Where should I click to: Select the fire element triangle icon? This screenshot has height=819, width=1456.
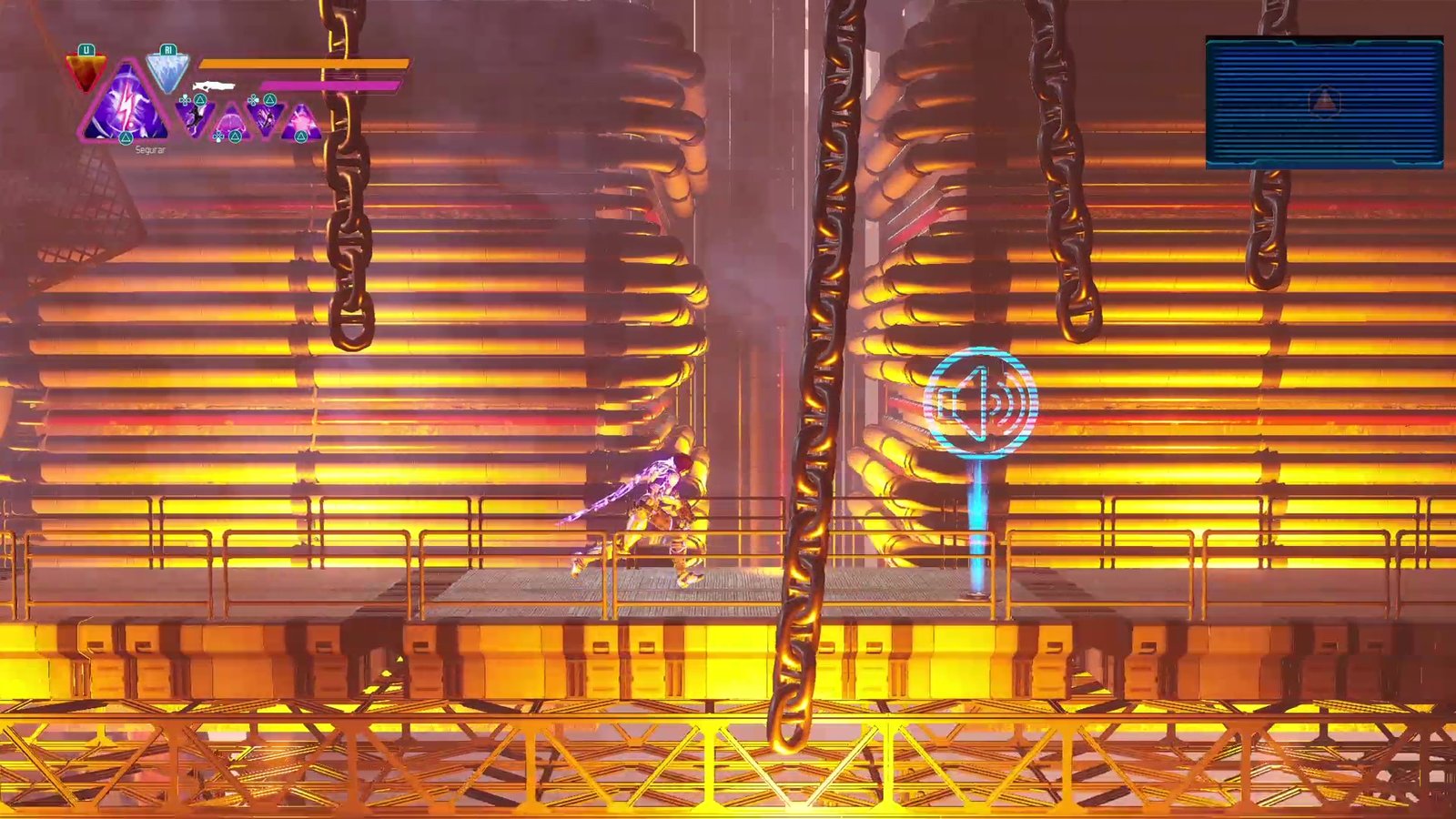(x=86, y=73)
